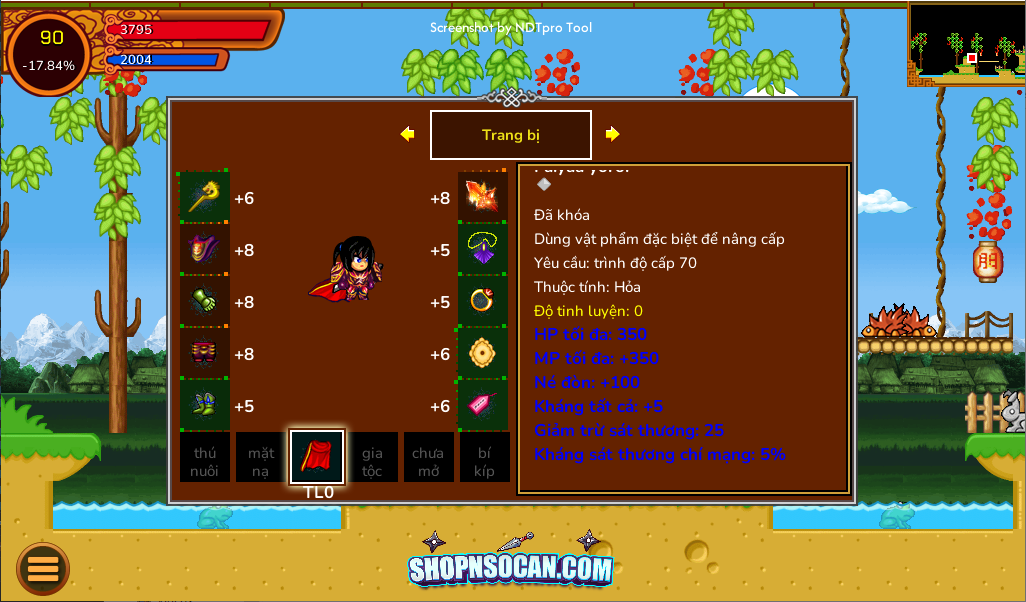Select the gold ring equipment slot

coord(483,301)
